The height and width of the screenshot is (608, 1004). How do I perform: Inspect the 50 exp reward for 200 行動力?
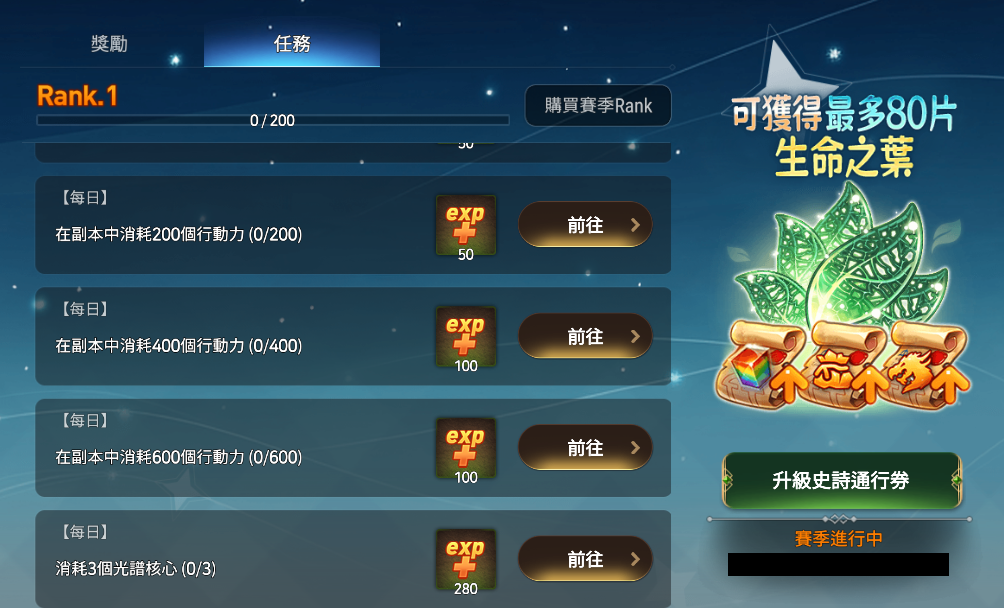(x=465, y=225)
